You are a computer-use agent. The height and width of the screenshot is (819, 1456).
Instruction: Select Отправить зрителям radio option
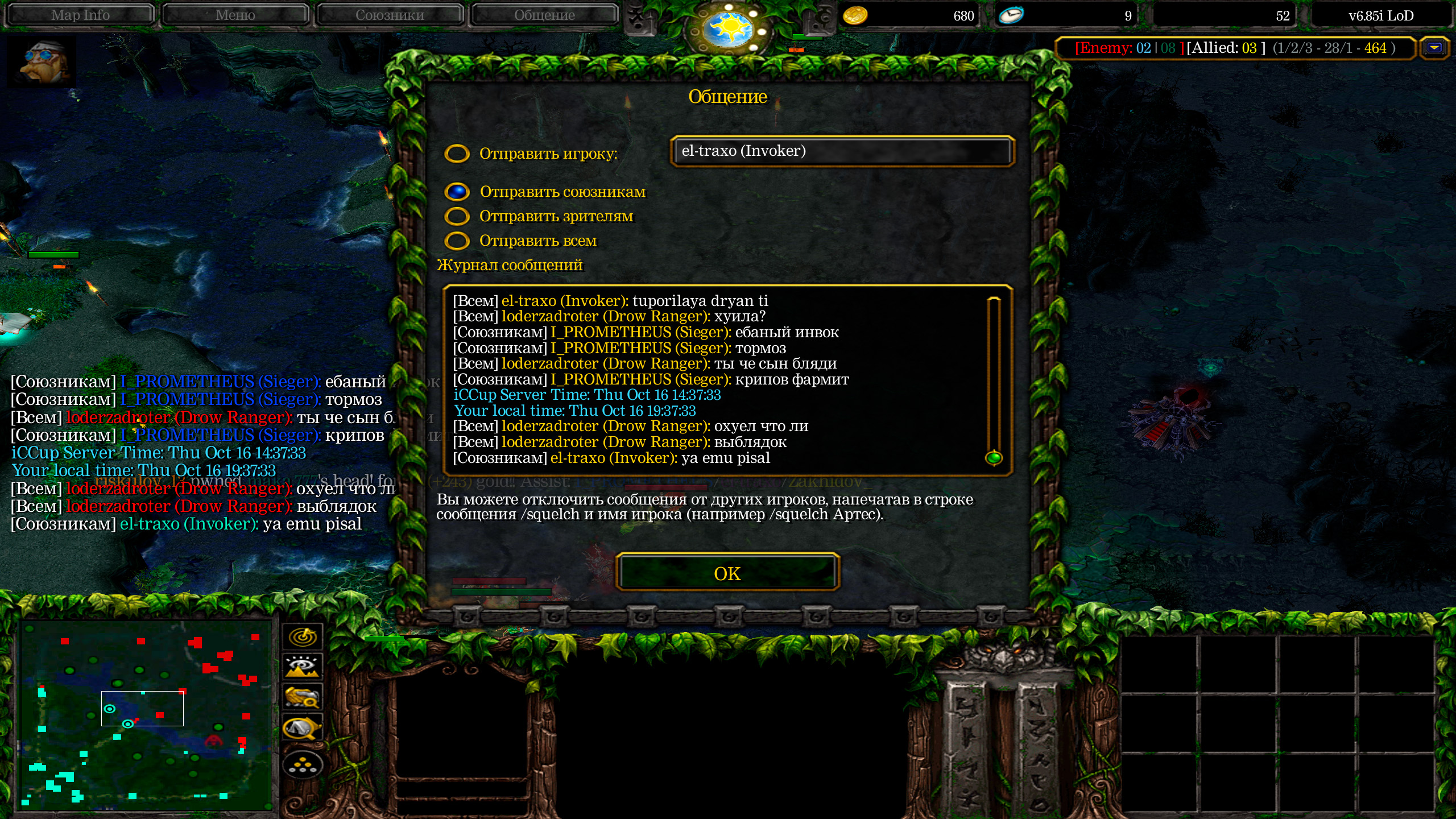(457, 217)
